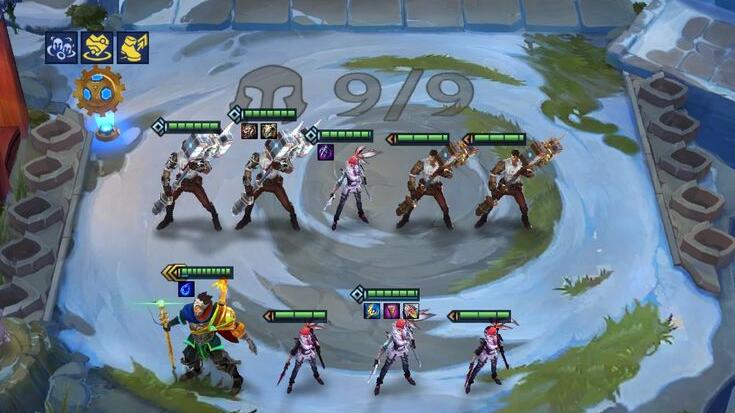The width and height of the screenshot is (735, 413).
Task: Inspect the boot with arrow augment icon
Action: [x=132, y=47]
